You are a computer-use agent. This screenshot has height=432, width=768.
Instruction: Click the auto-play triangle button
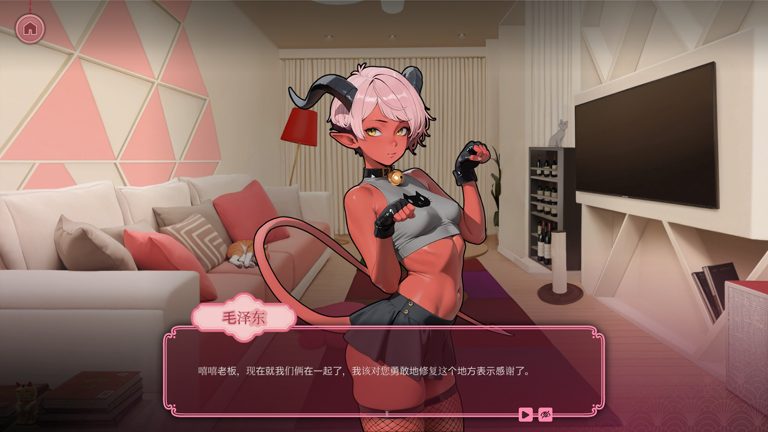(x=526, y=413)
